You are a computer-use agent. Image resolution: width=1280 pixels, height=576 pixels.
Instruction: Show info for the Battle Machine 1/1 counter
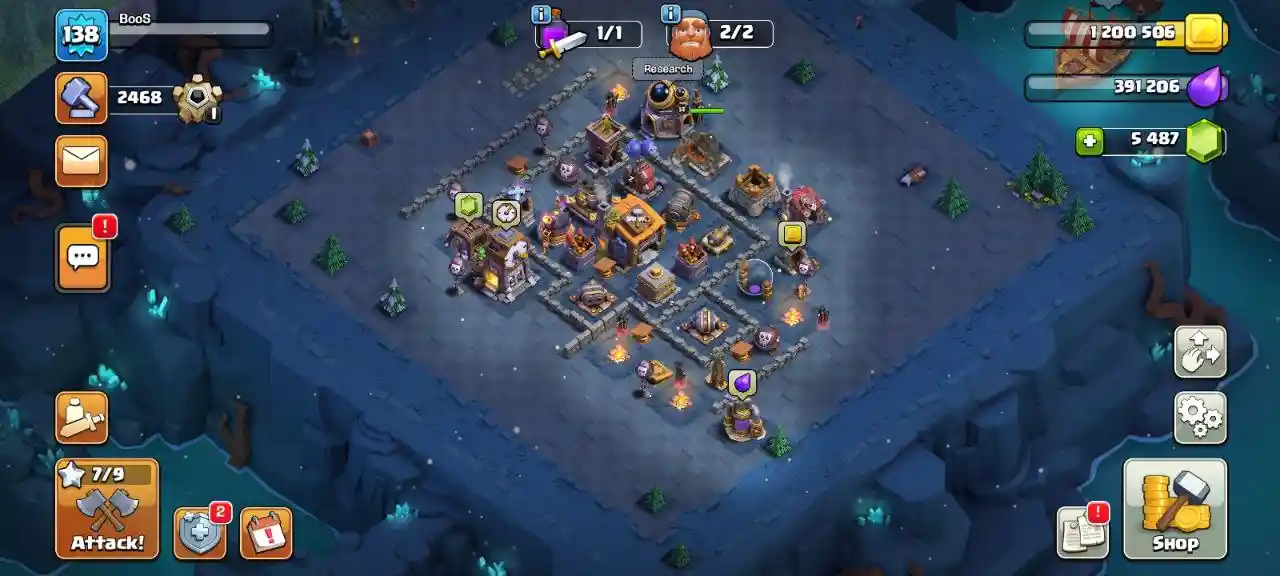pos(541,14)
